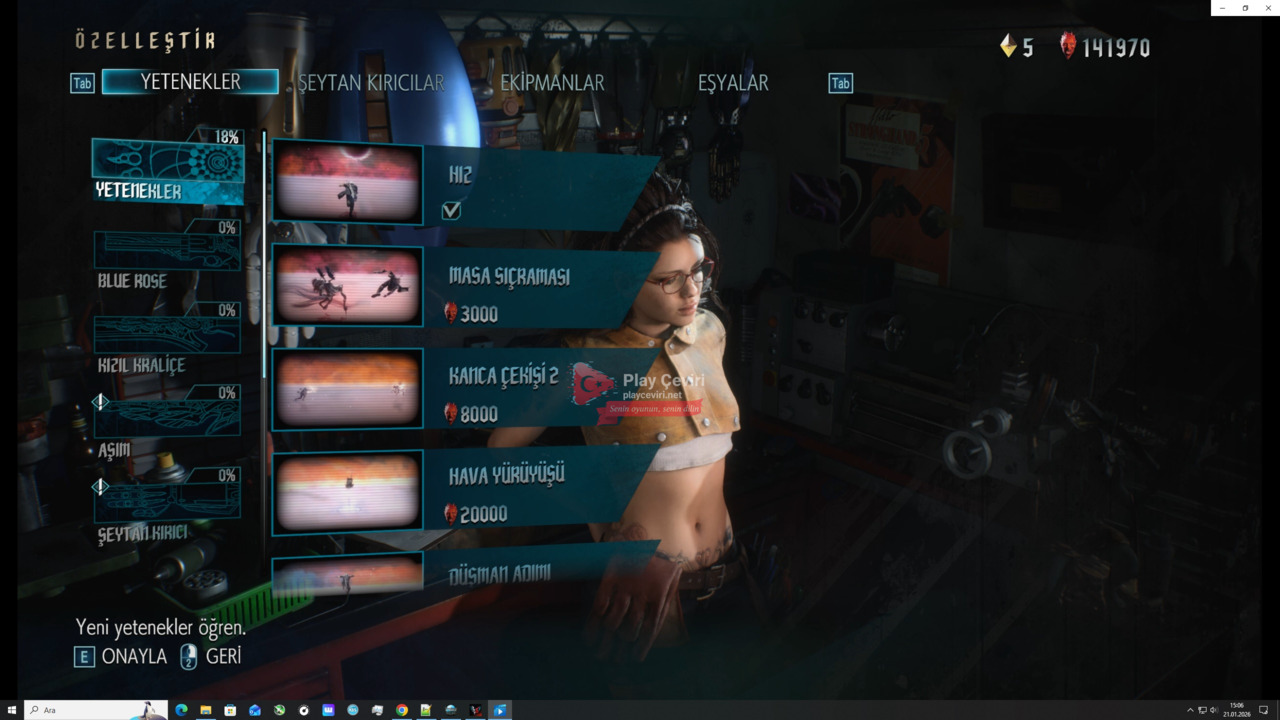Screen dimensions: 1280x720
Task: Switch to the Yetenekler tab
Action: tap(190, 82)
